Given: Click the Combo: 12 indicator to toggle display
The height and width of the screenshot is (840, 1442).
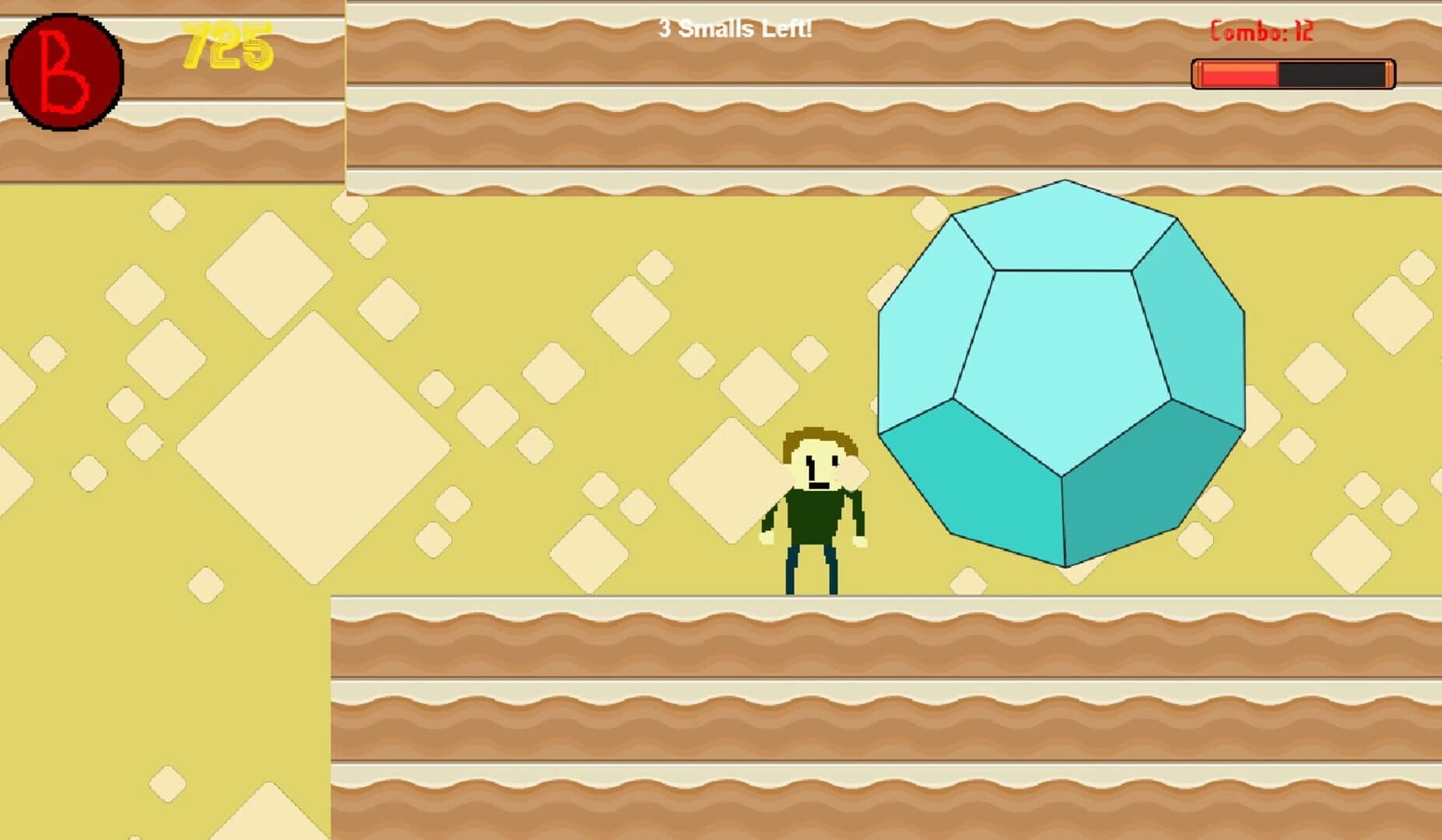Looking at the screenshot, I should coord(1261,31).
